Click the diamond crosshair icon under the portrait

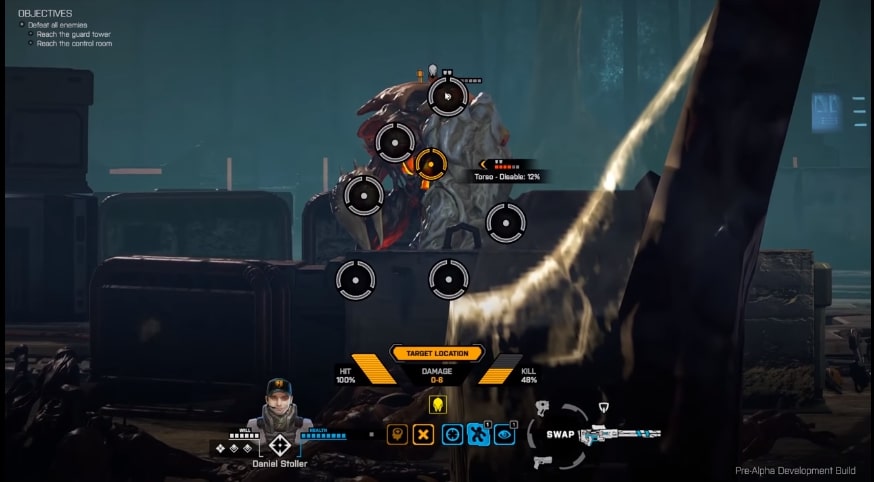(x=279, y=445)
